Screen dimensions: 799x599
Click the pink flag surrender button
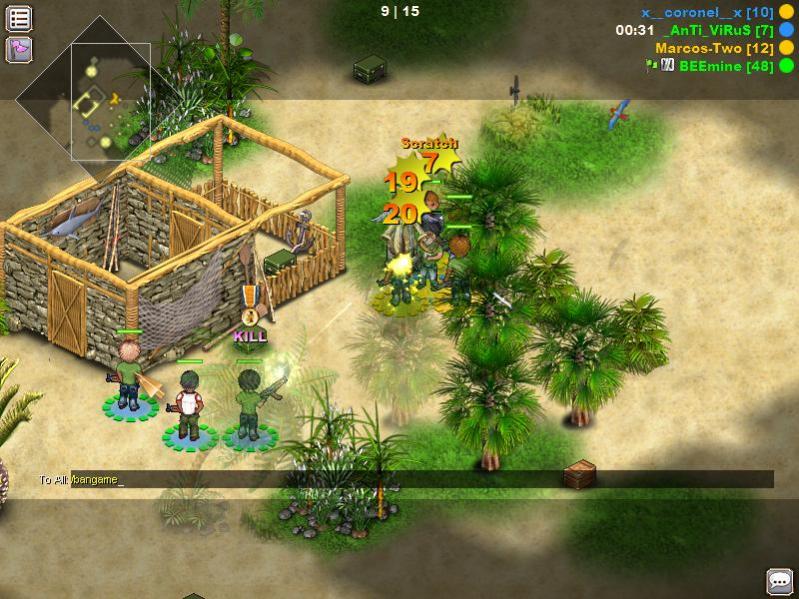point(19,49)
